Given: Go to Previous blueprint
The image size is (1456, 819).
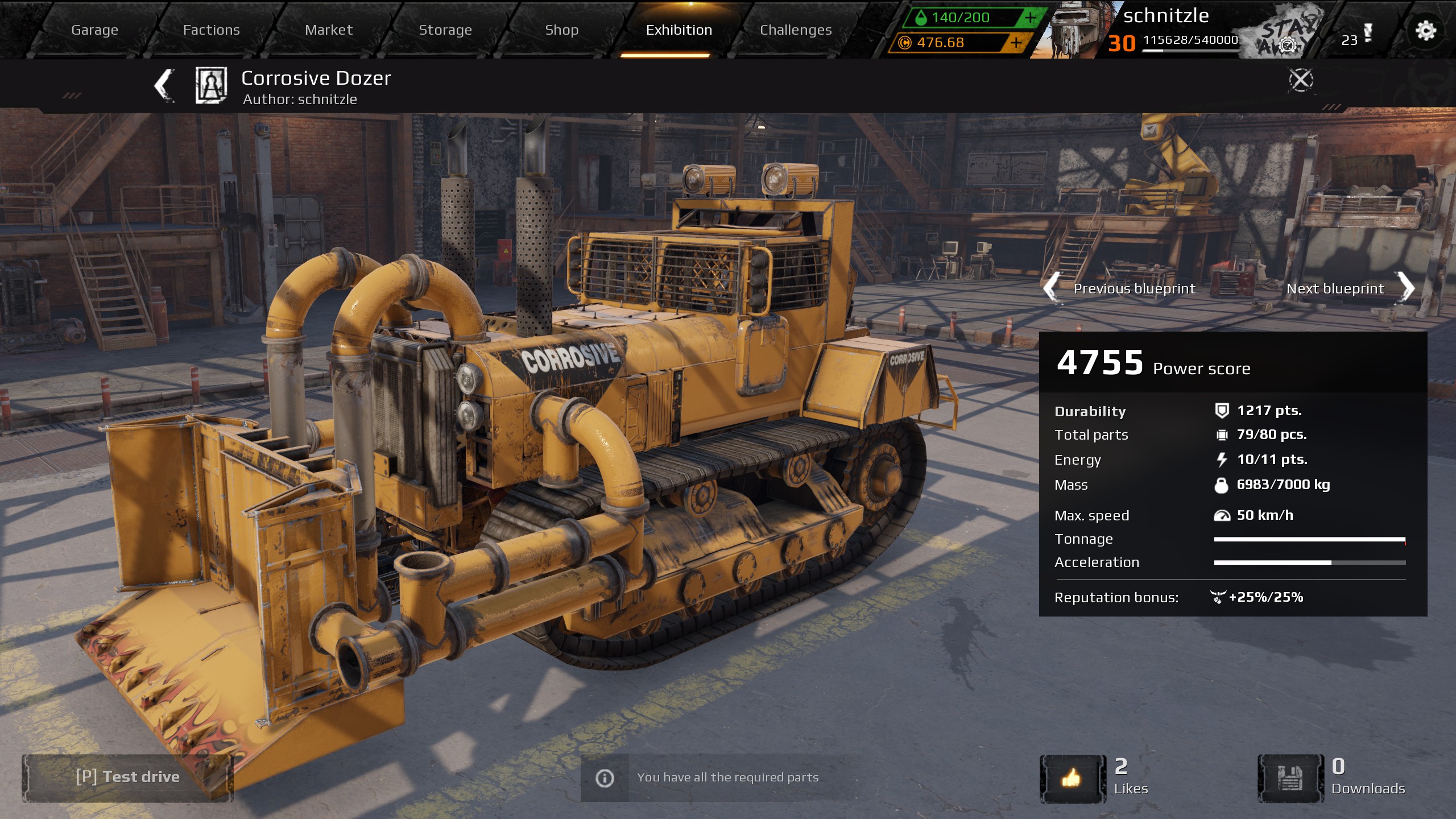Looking at the screenshot, I should (1134, 288).
